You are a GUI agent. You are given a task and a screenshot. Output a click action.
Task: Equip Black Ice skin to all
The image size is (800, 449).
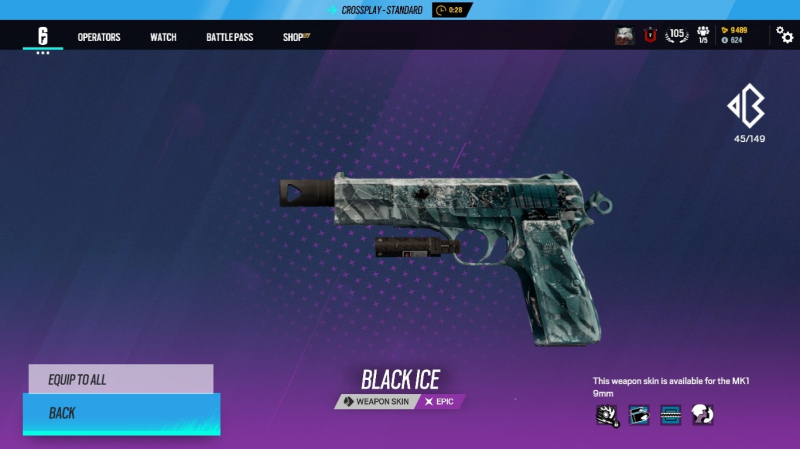(120, 379)
